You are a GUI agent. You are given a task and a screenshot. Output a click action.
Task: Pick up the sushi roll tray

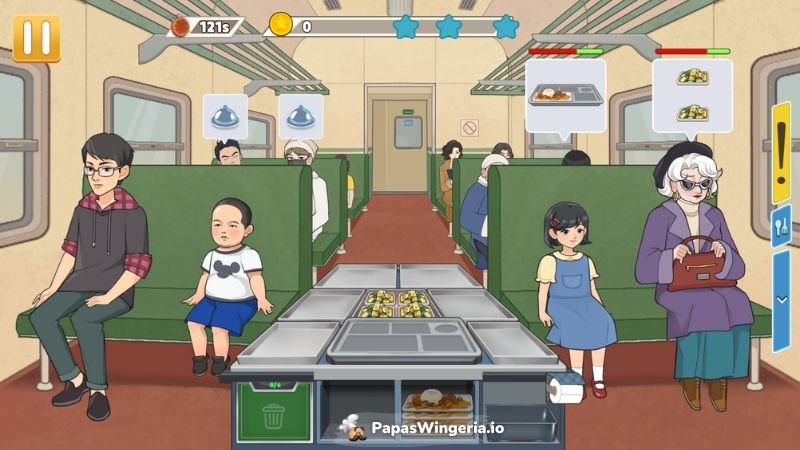point(397,303)
